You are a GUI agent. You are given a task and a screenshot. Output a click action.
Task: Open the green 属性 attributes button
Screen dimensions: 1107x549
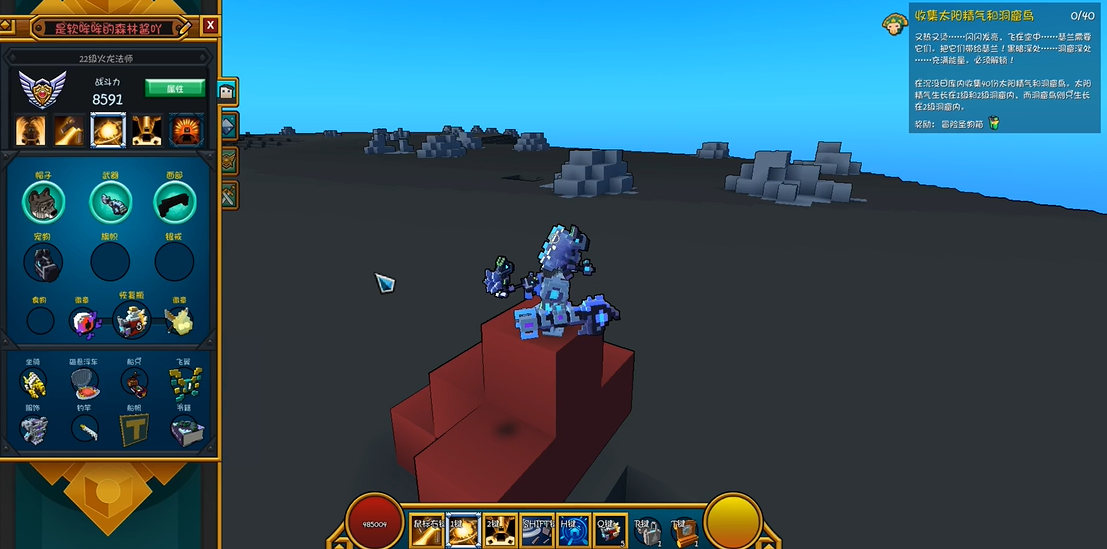pos(175,88)
